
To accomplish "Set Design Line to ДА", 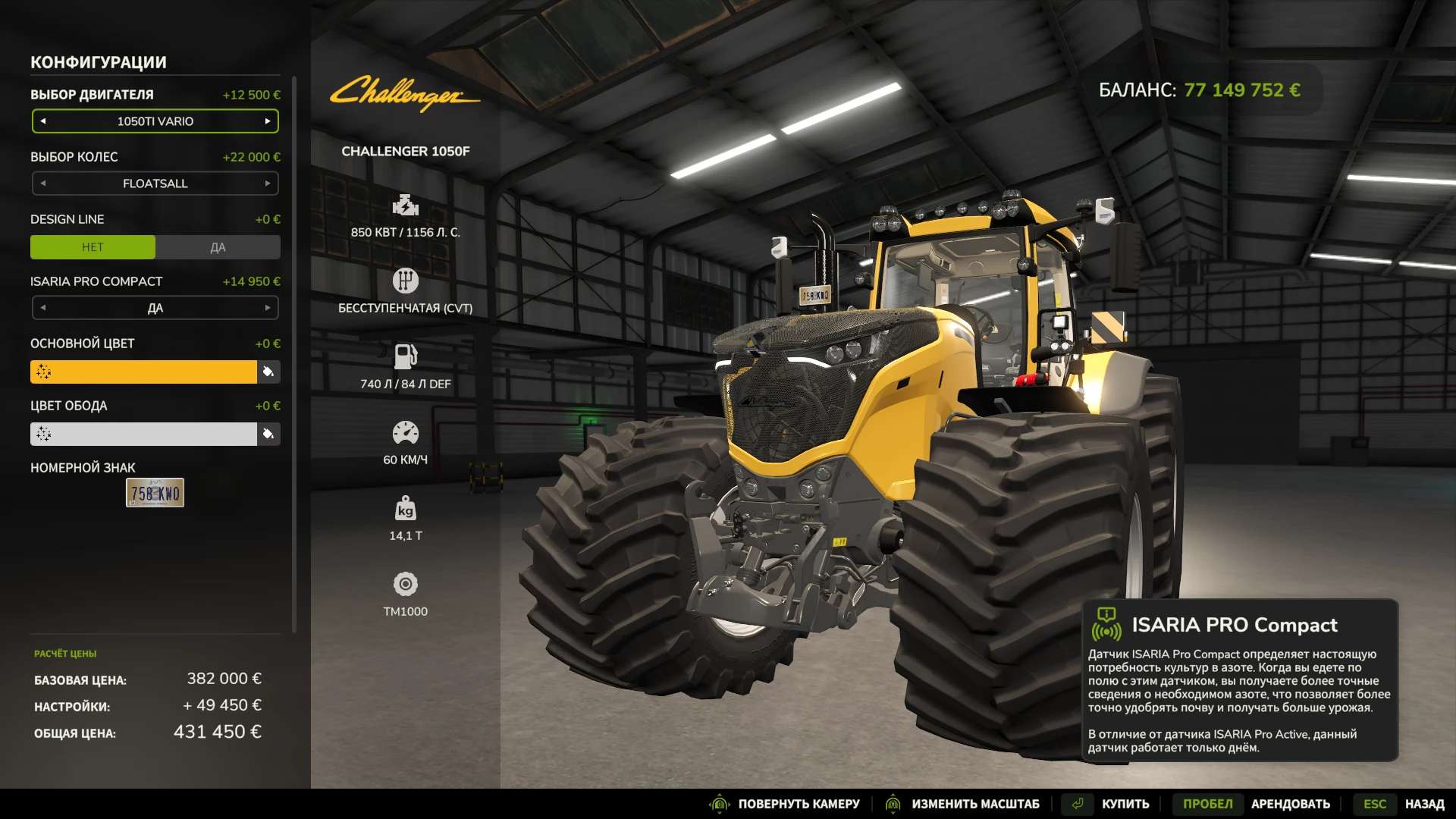I will [x=218, y=247].
